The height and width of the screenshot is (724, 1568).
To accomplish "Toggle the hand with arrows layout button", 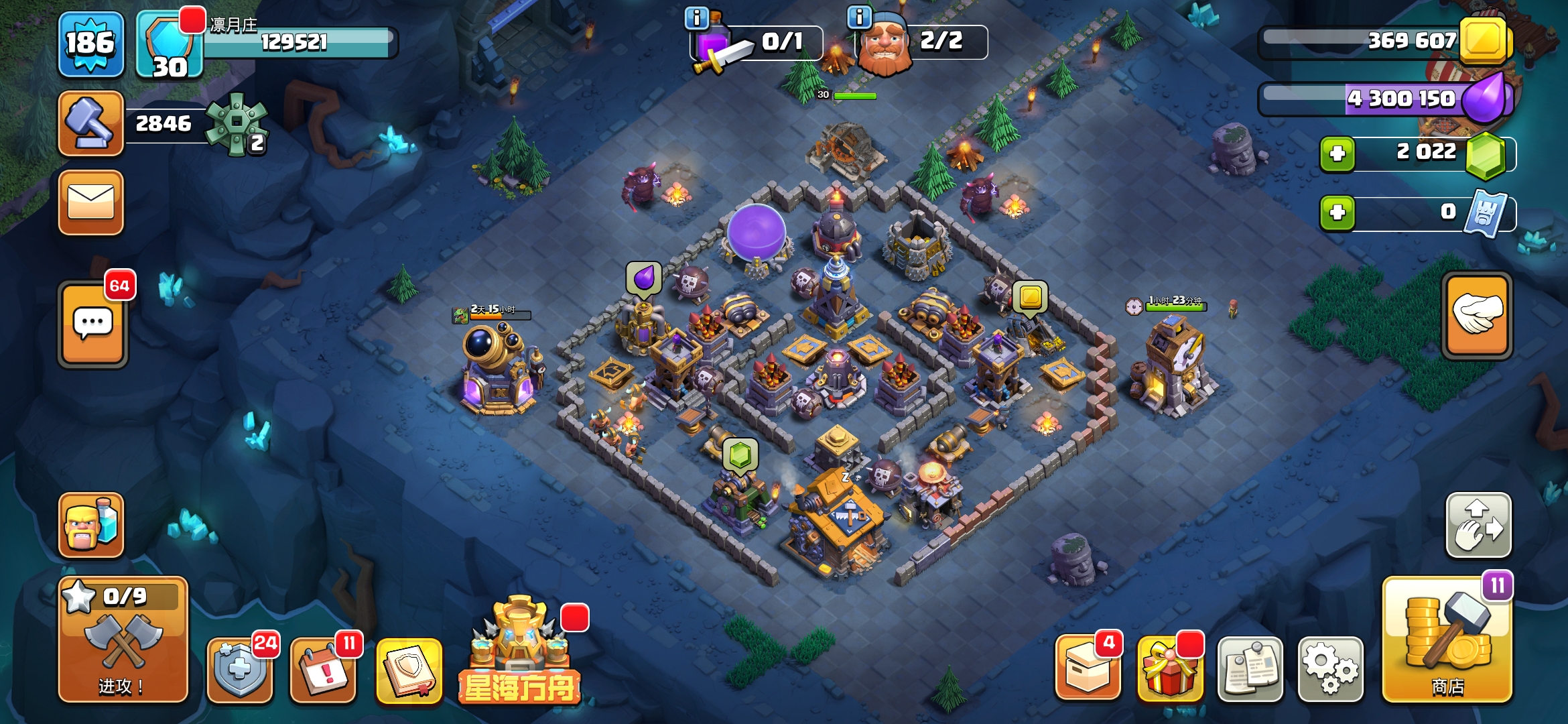I will point(1478,526).
